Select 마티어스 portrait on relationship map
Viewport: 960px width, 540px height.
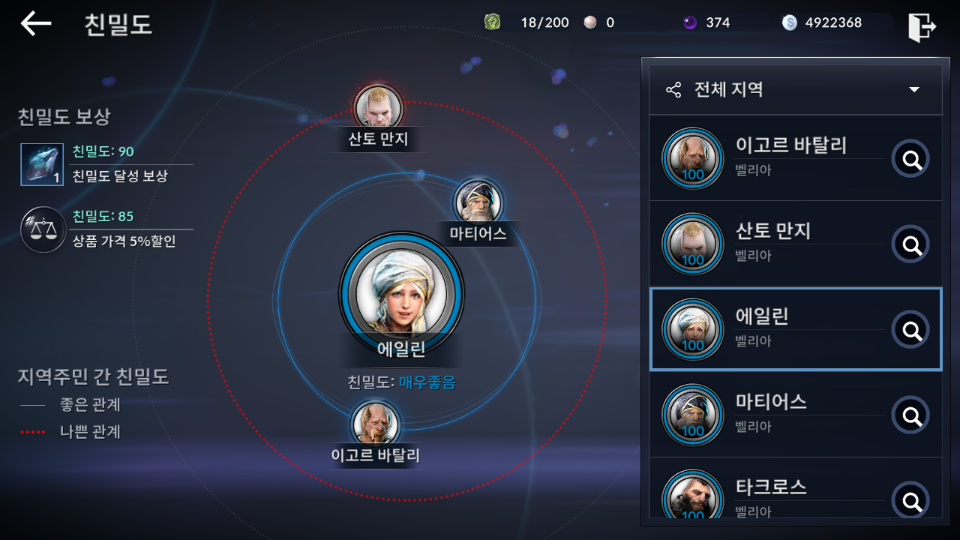click(x=477, y=202)
